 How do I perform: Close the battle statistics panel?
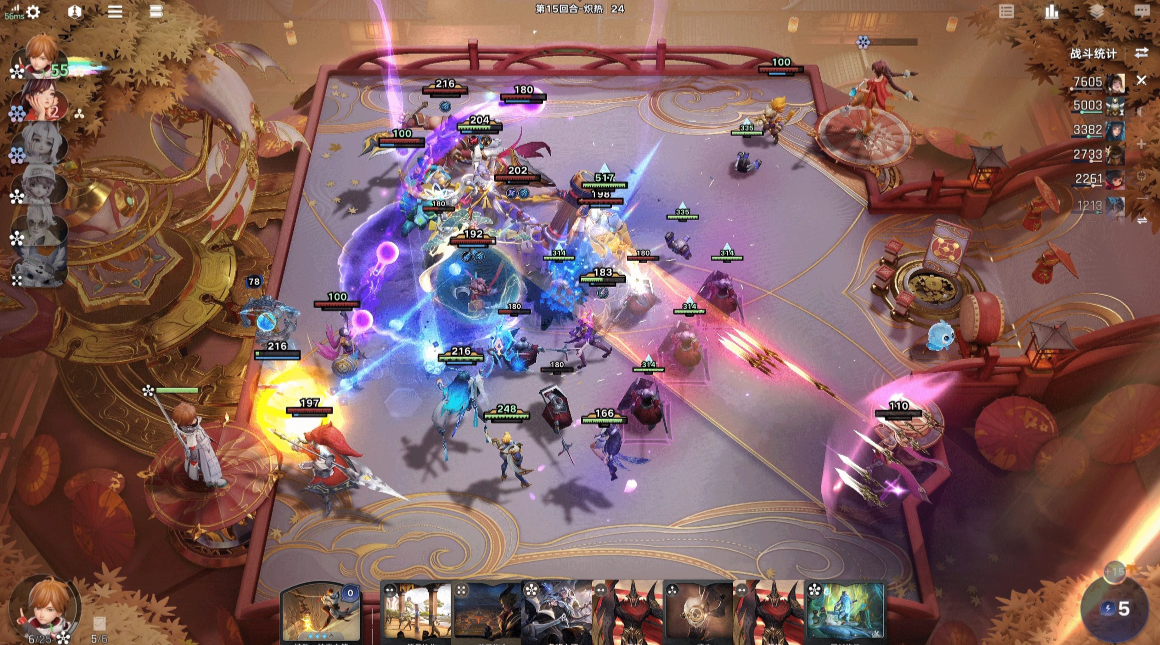(x=1141, y=80)
